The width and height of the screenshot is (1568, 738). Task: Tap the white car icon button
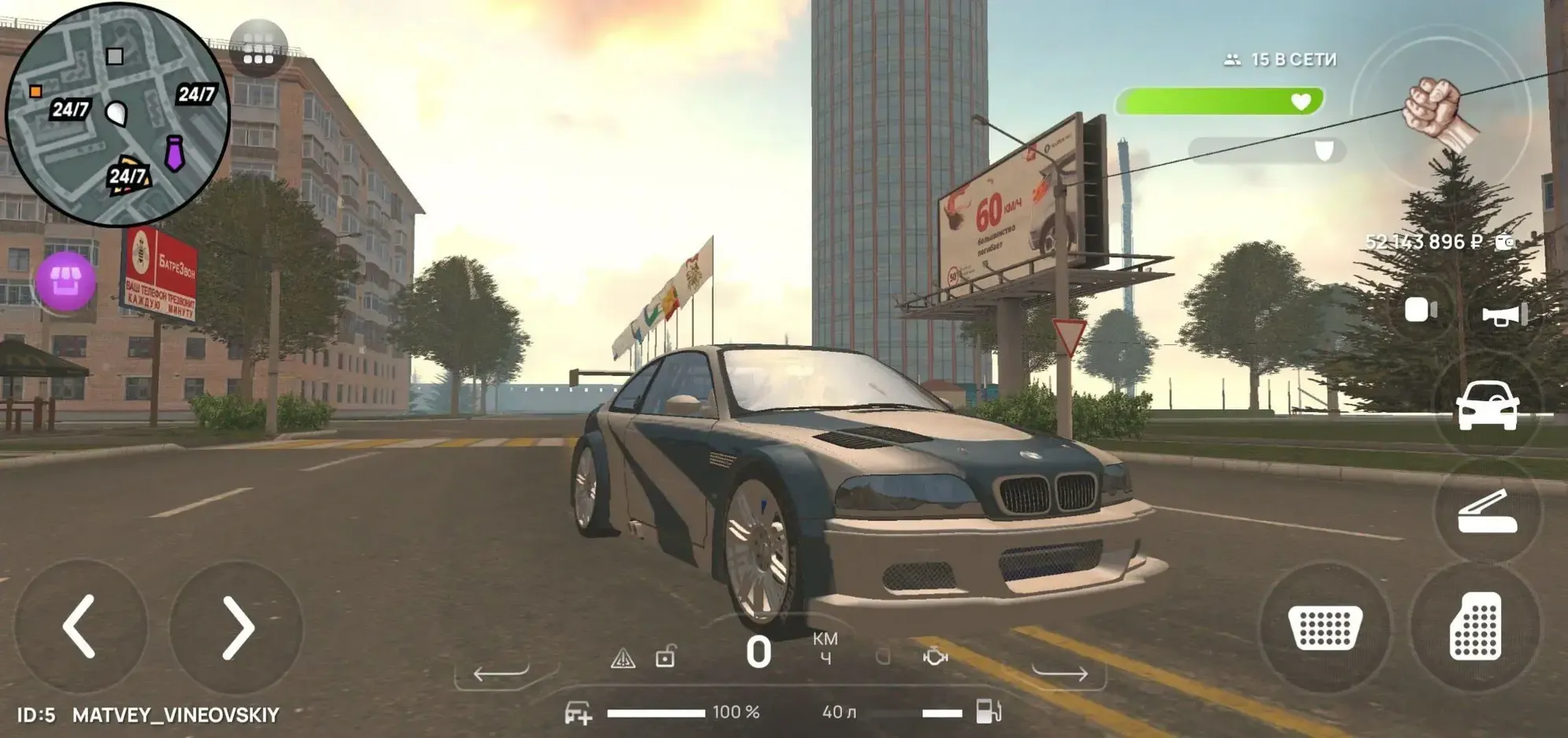1487,406
